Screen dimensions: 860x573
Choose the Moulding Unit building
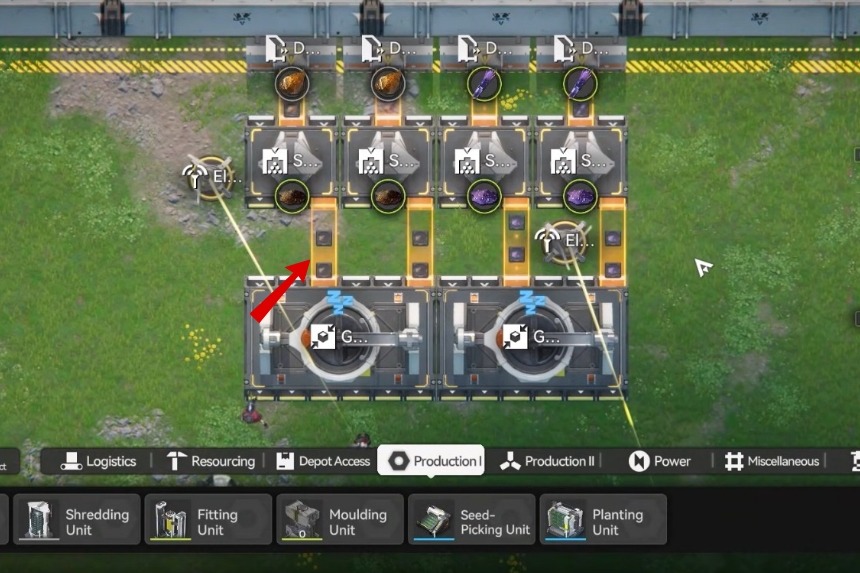tap(340, 521)
